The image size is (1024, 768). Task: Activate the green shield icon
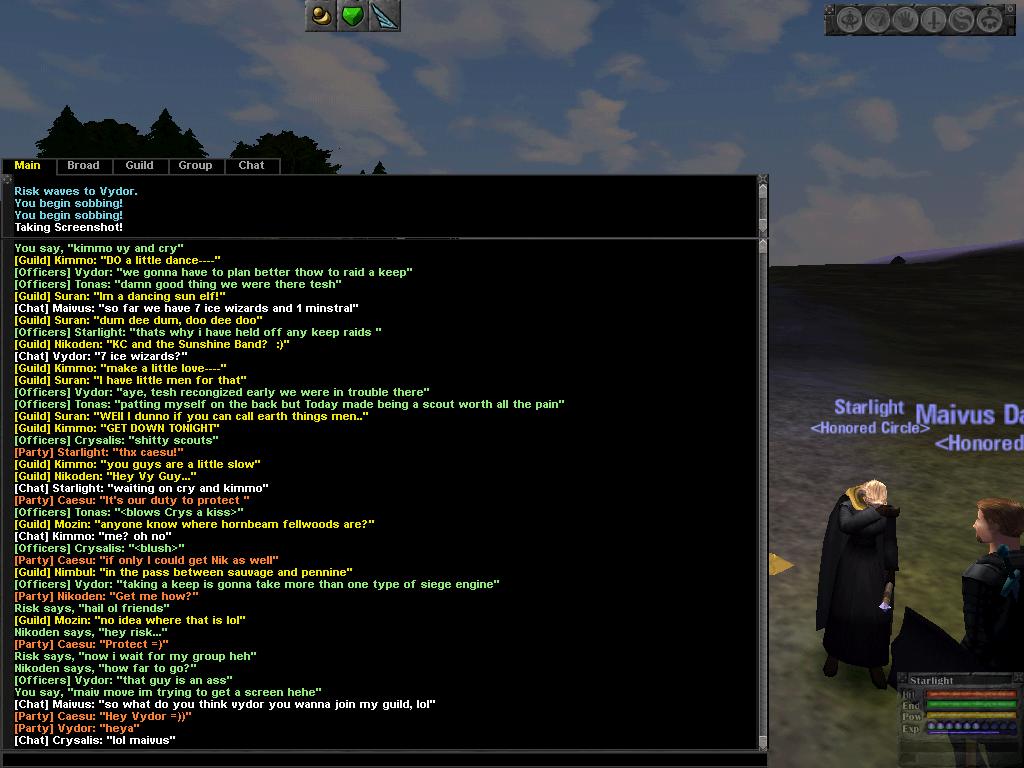(352, 16)
